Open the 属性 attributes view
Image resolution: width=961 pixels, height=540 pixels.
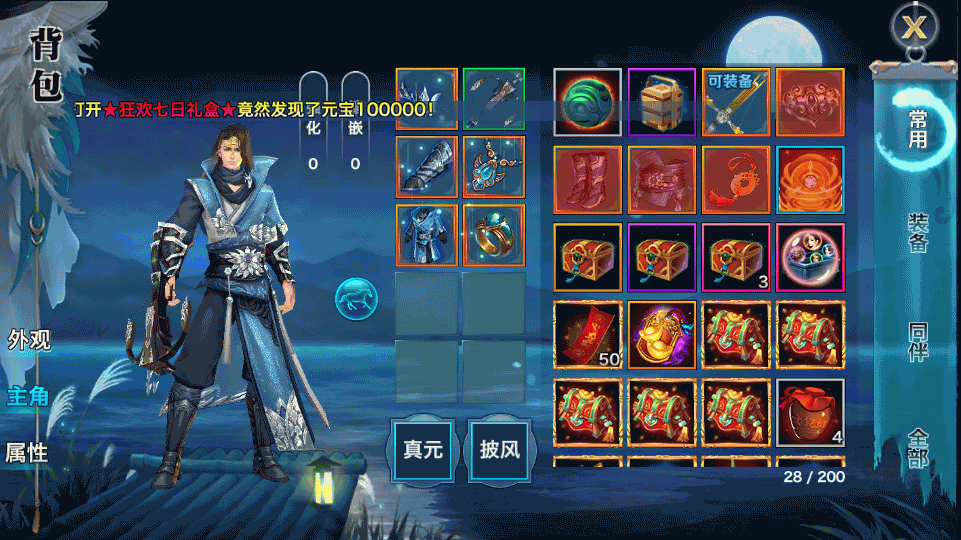28,453
